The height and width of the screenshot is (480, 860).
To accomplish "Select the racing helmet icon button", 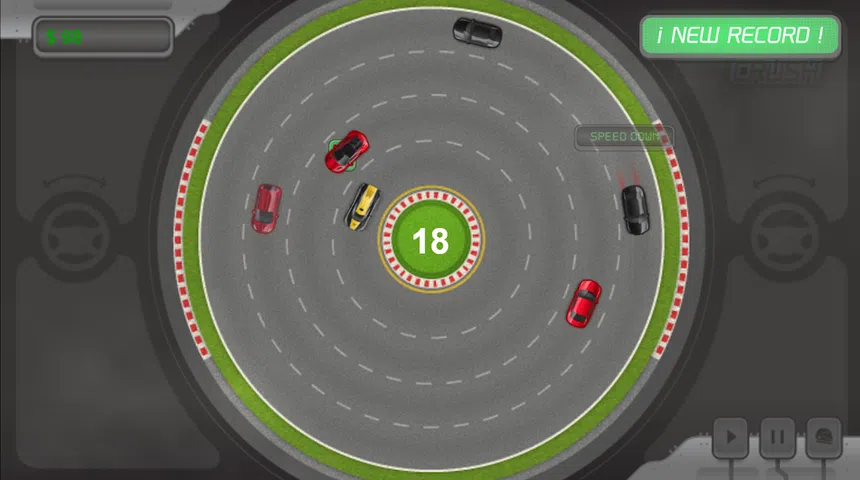I will click(x=823, y=436).
